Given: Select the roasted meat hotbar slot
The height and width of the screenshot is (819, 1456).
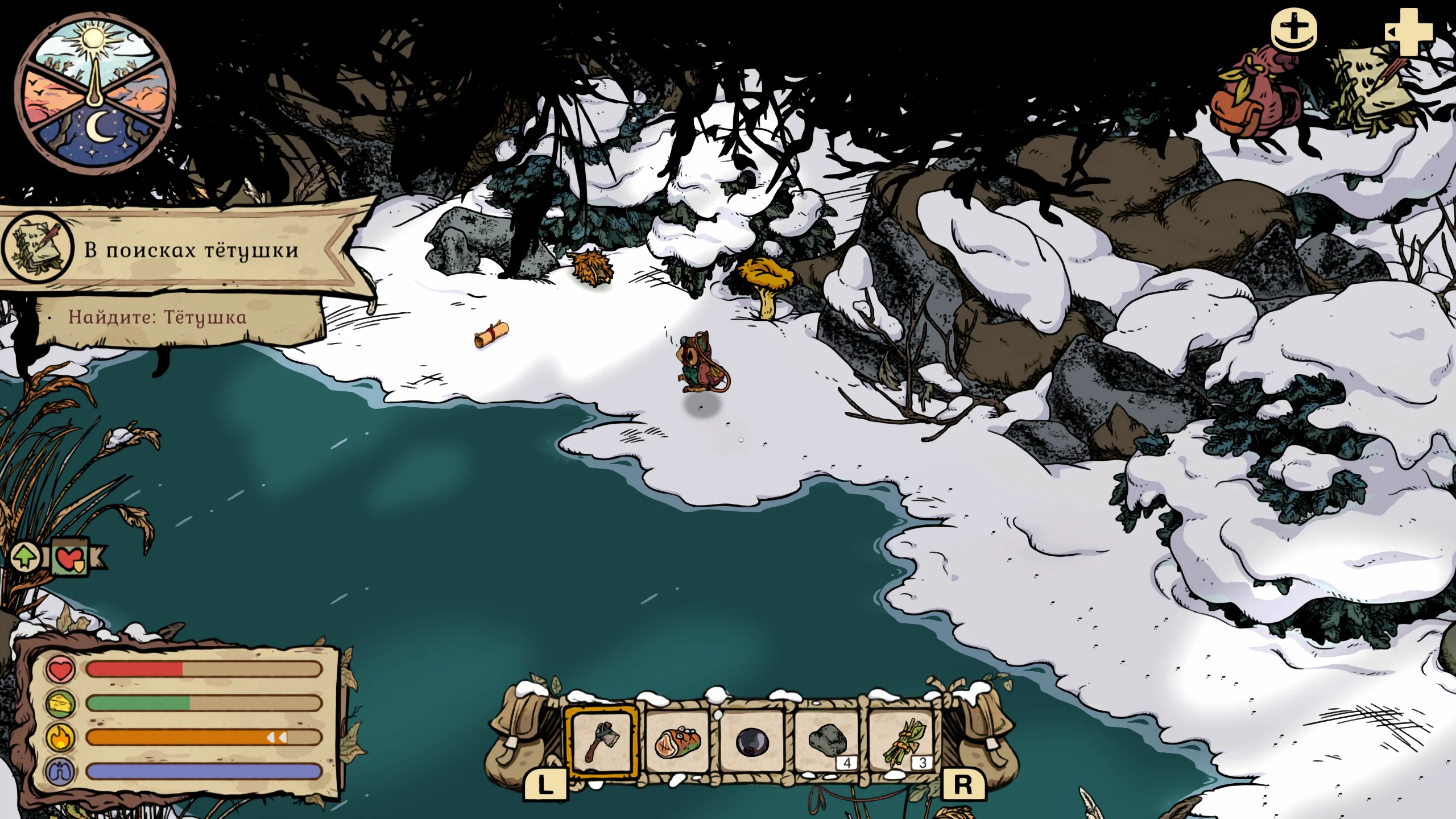Looking at the screenshot, I should 677,742.
